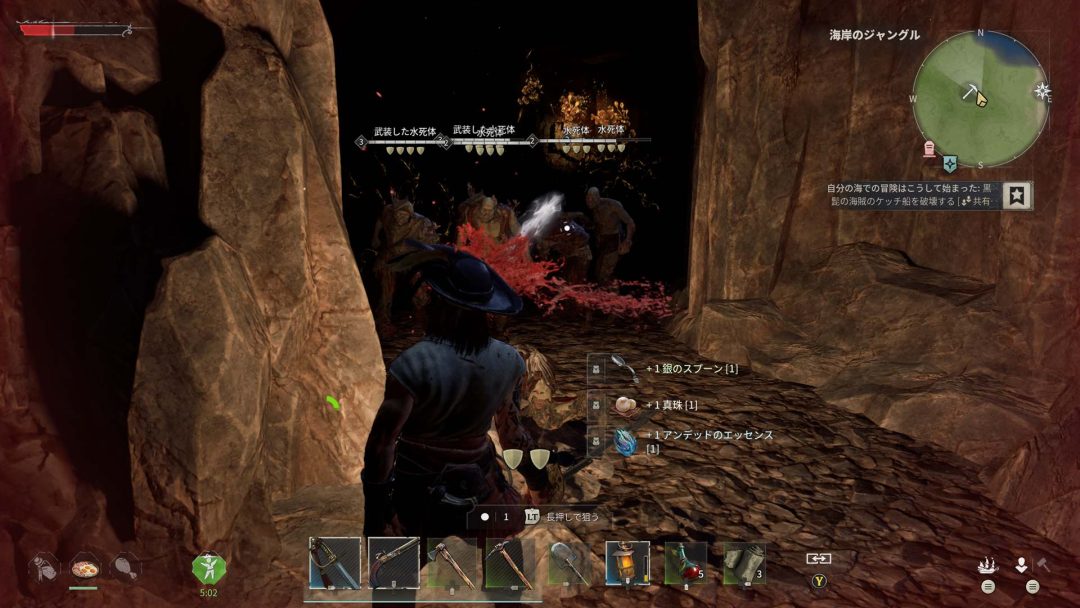Open the ship menu icon
Screen dimensions: 1080x608
pyautogui.click(x=988, y=565)
